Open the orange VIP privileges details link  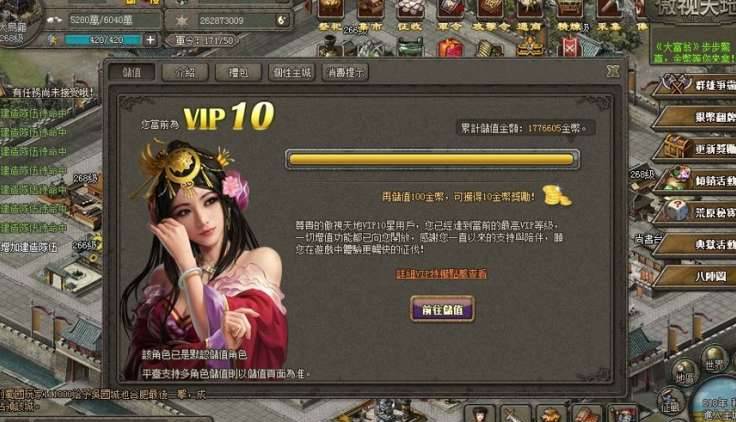[441, 273]
